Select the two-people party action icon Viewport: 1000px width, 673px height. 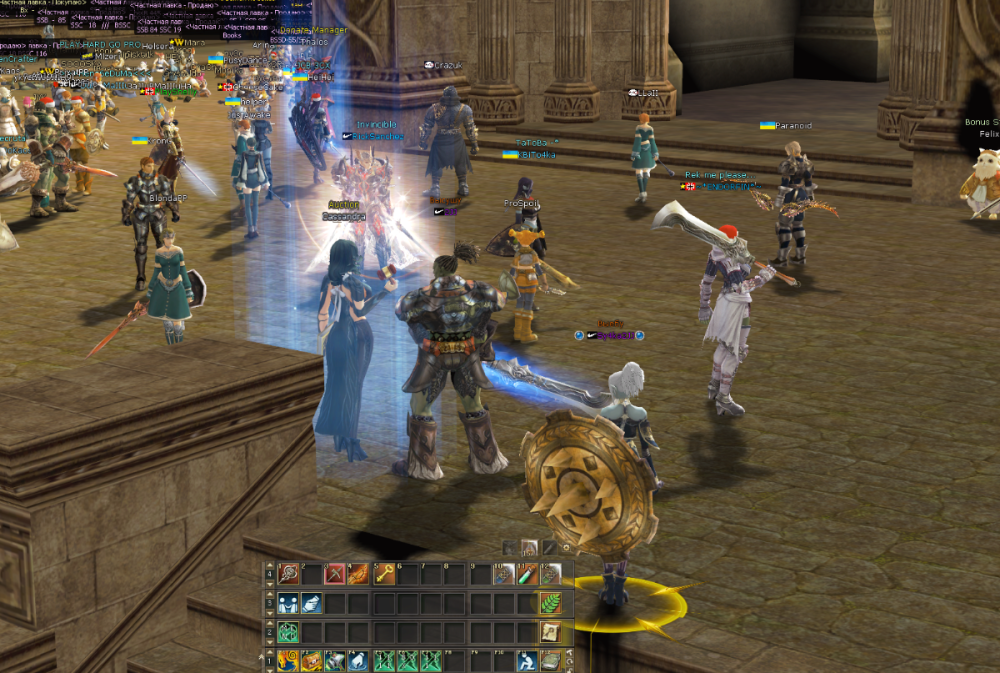[288, 603]
